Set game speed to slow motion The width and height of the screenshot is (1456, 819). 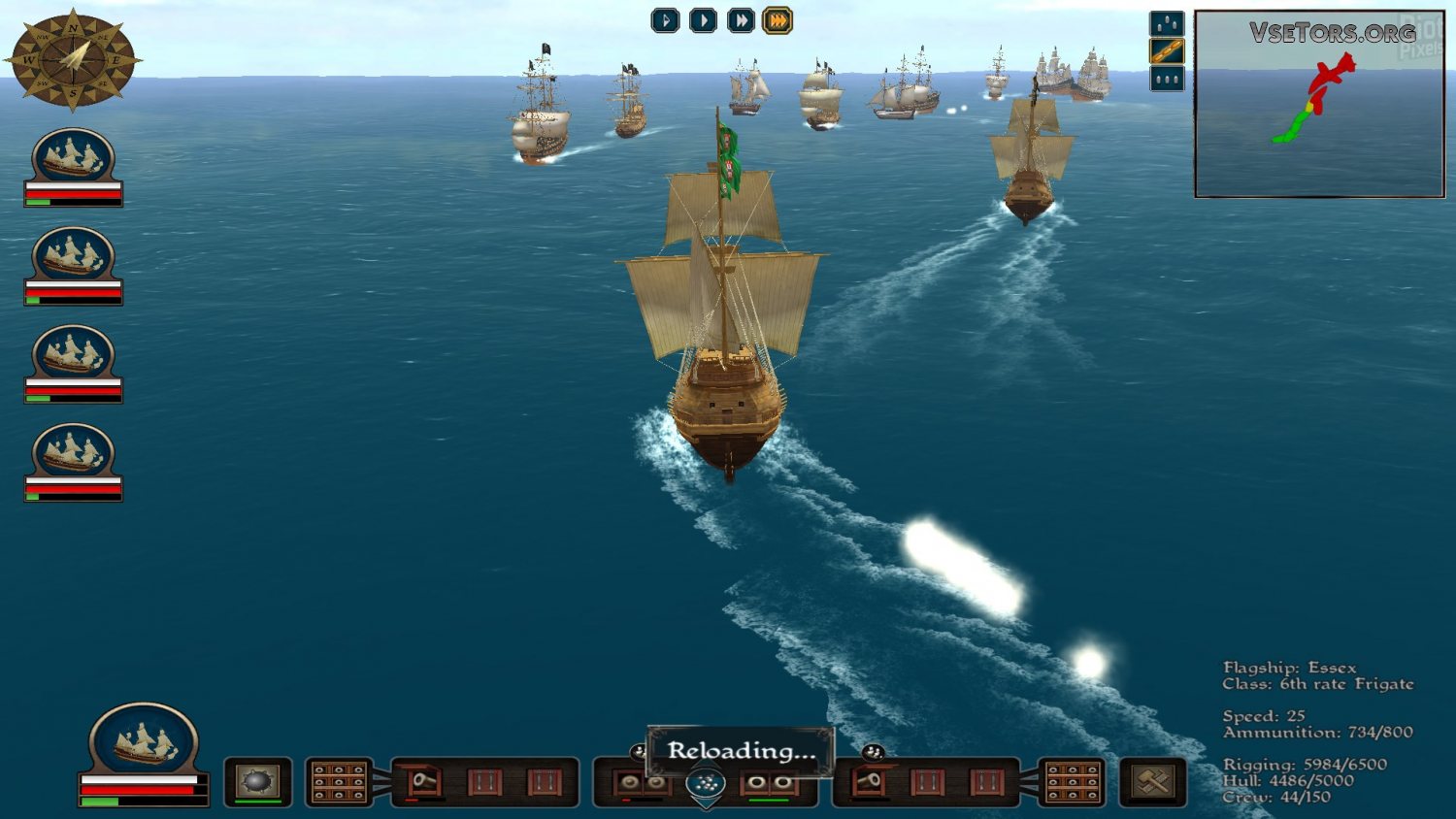coord(665,20)
